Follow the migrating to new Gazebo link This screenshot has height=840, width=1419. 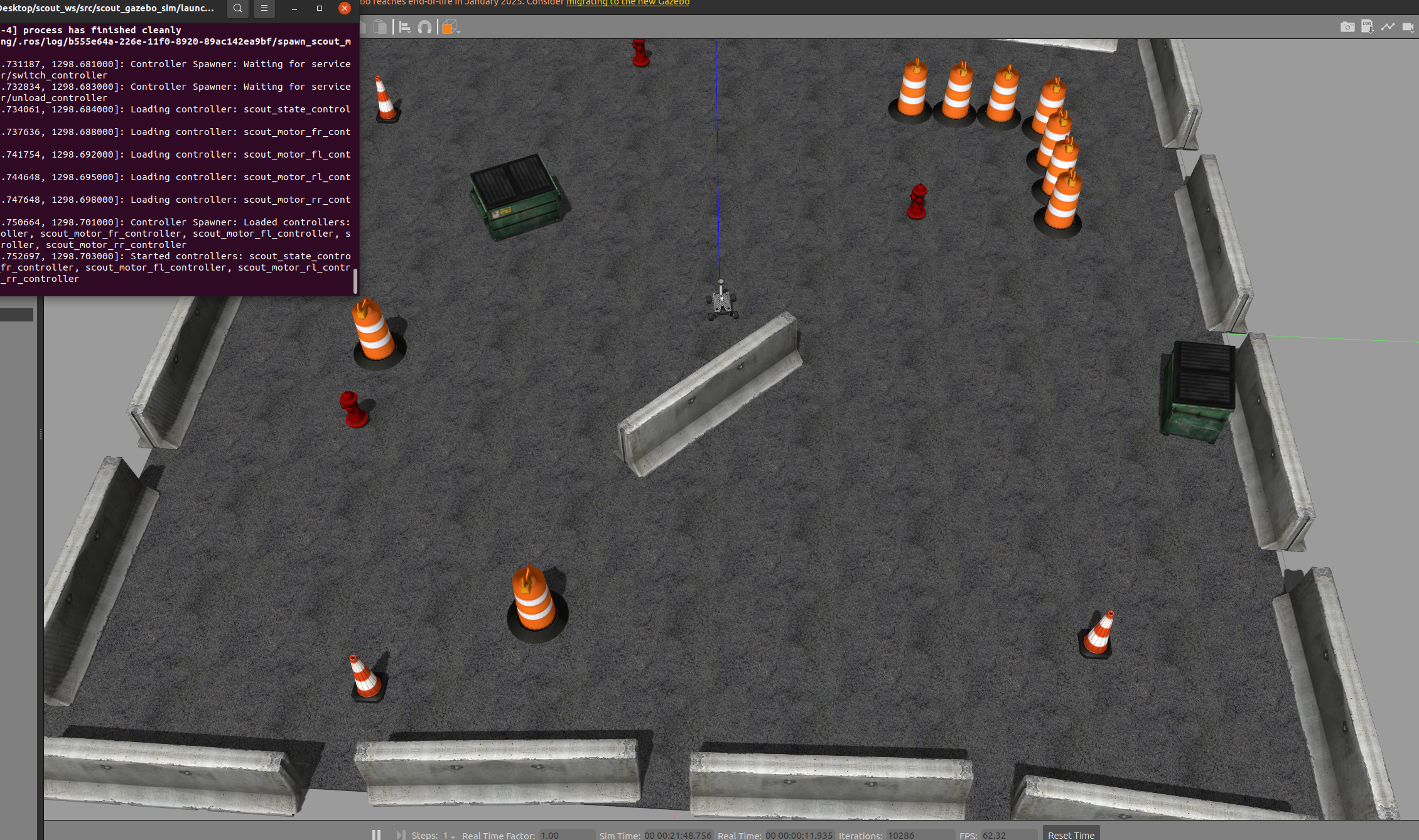point(627,3)
